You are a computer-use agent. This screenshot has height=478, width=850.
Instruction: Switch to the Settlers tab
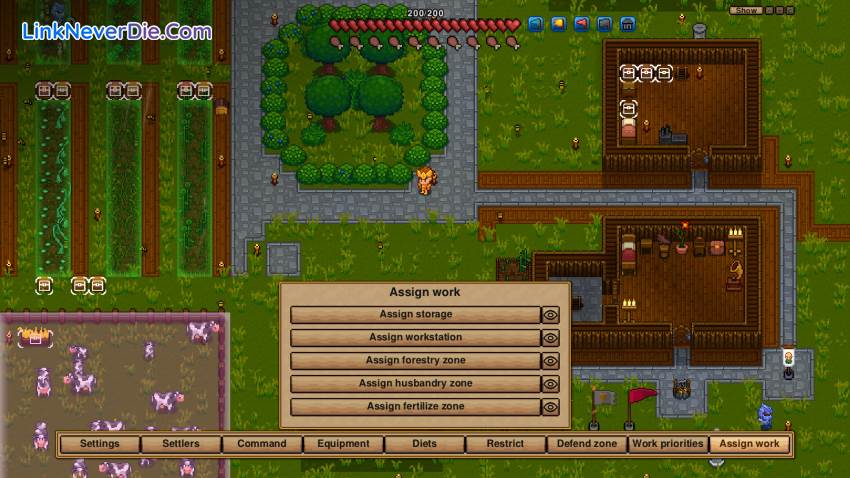[x=180, y=444]
